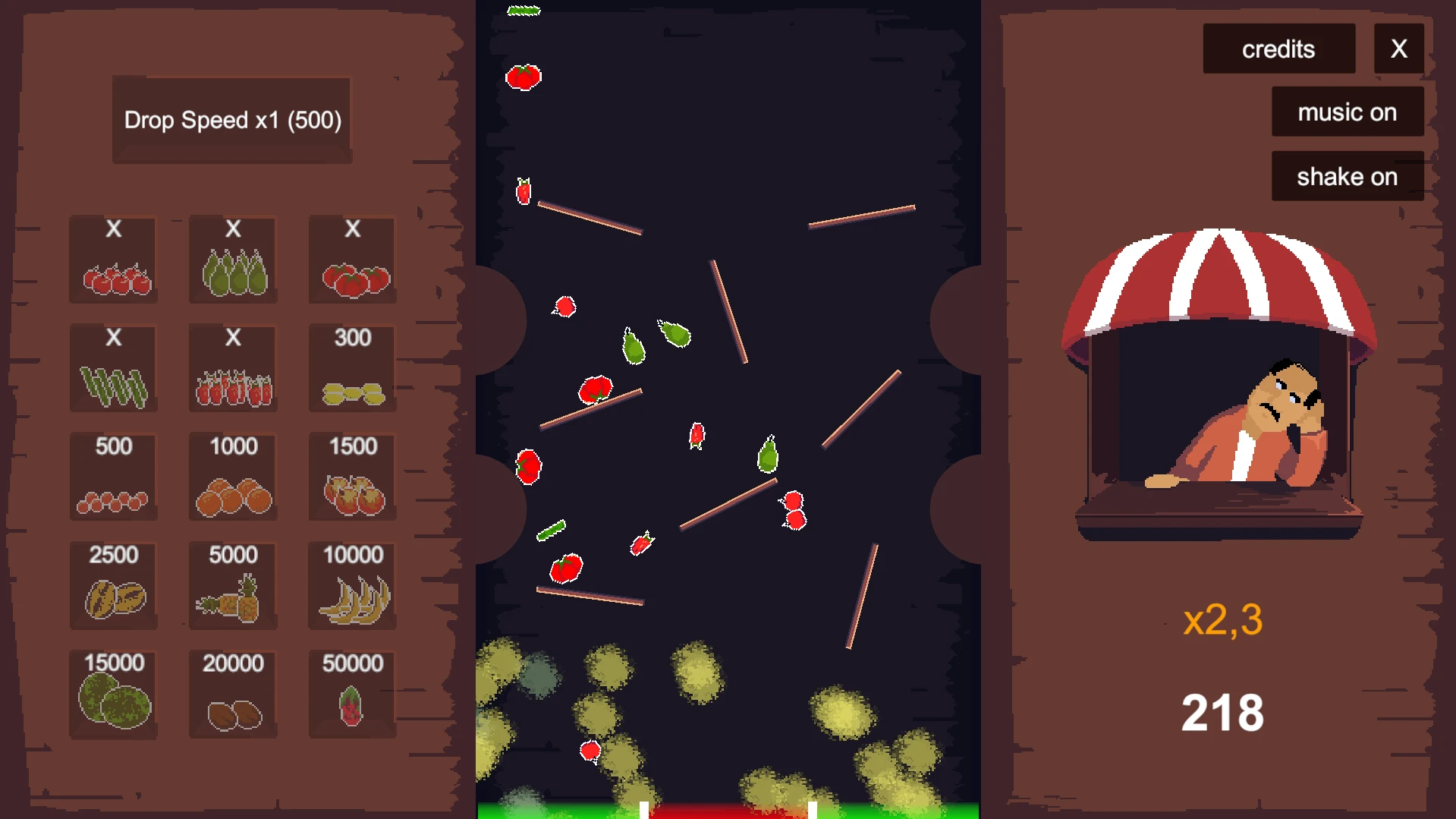Purchase the 2500 bread loaves upgrade
Screen dimensions: 1456x819
point(114,585)
